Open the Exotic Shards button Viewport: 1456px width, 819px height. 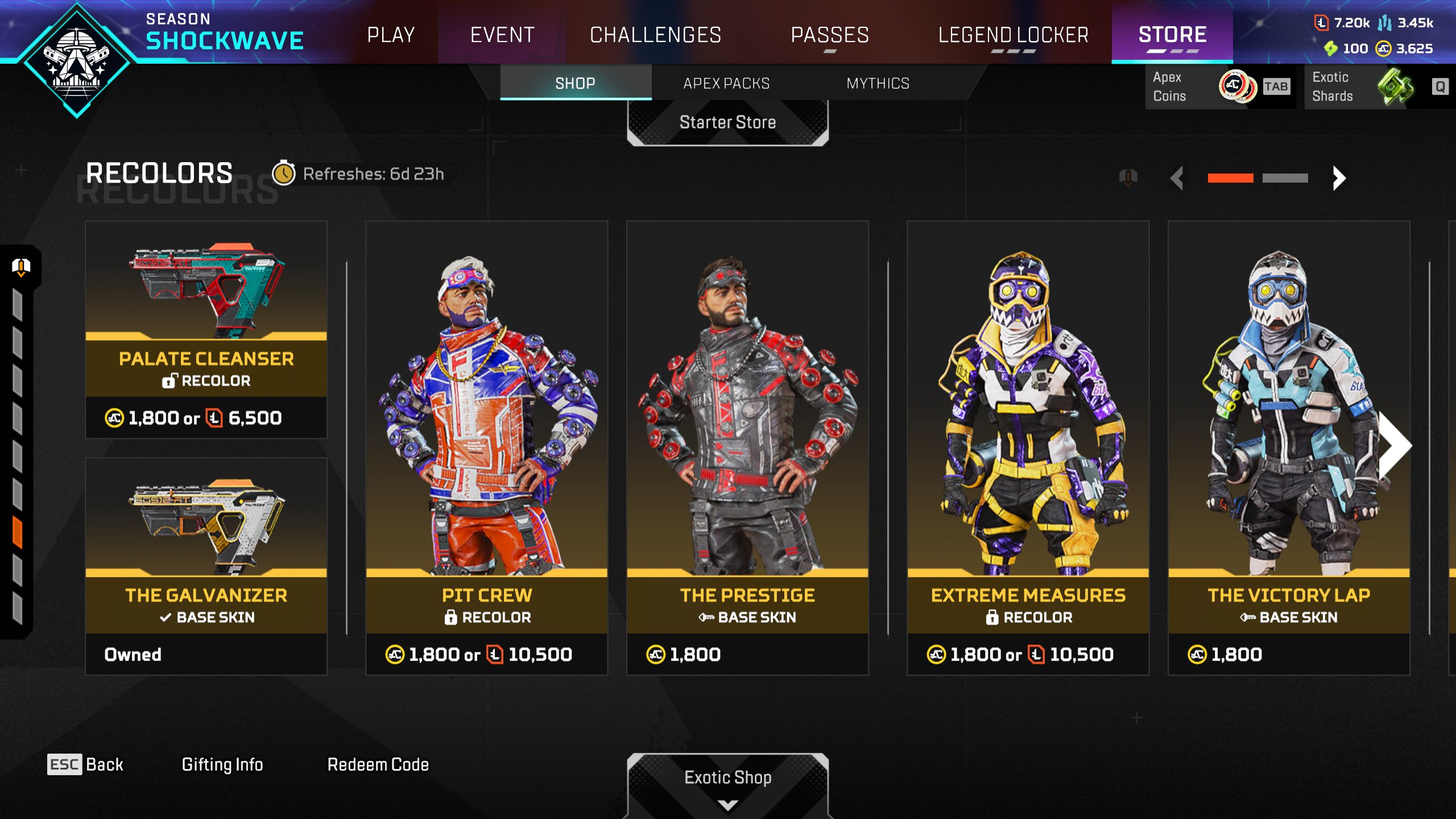(1378, 86)
